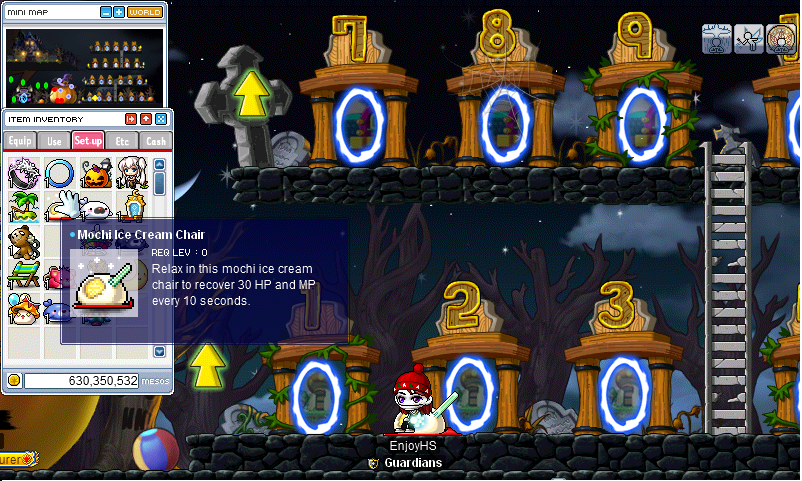
Task: Close the Item Inventory window
Action: tap(161, 119)
